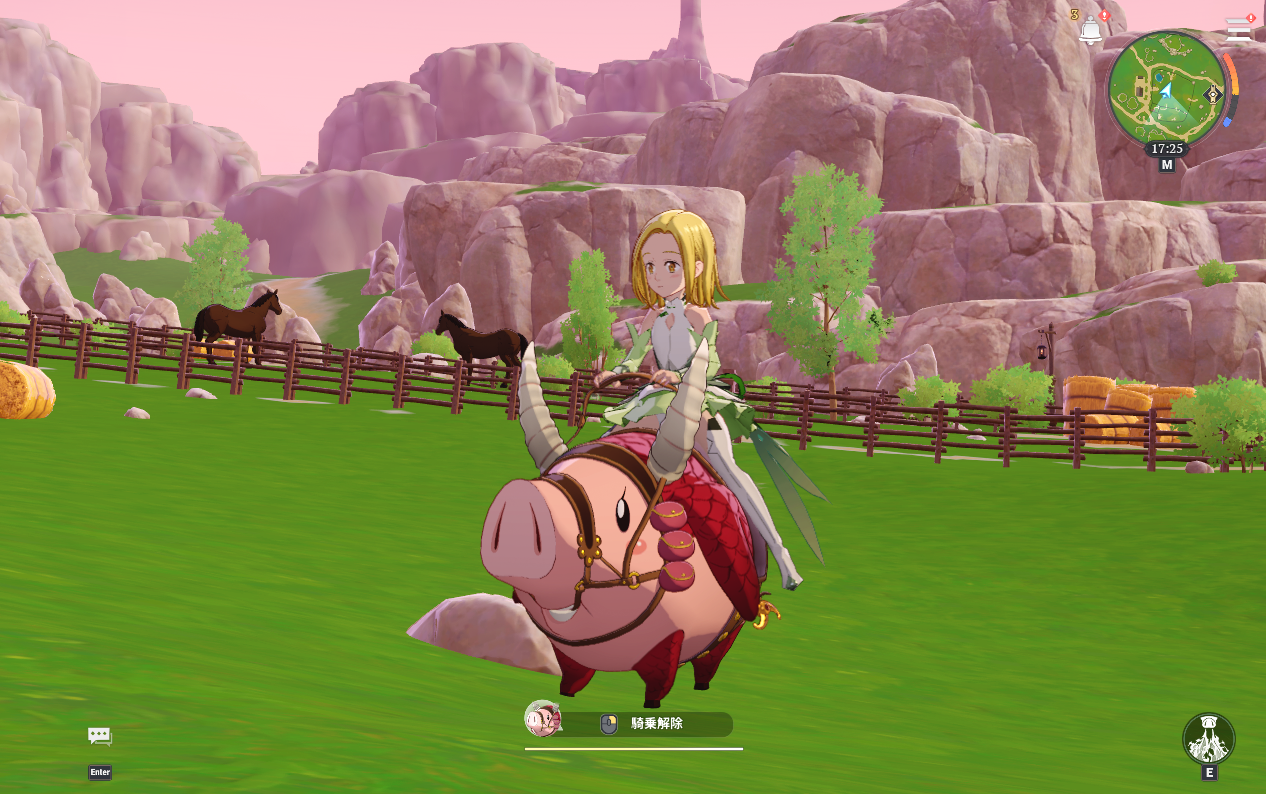Open the three-line main menu
Viewport: 1266px width, 794px height.
[1239, 29]
